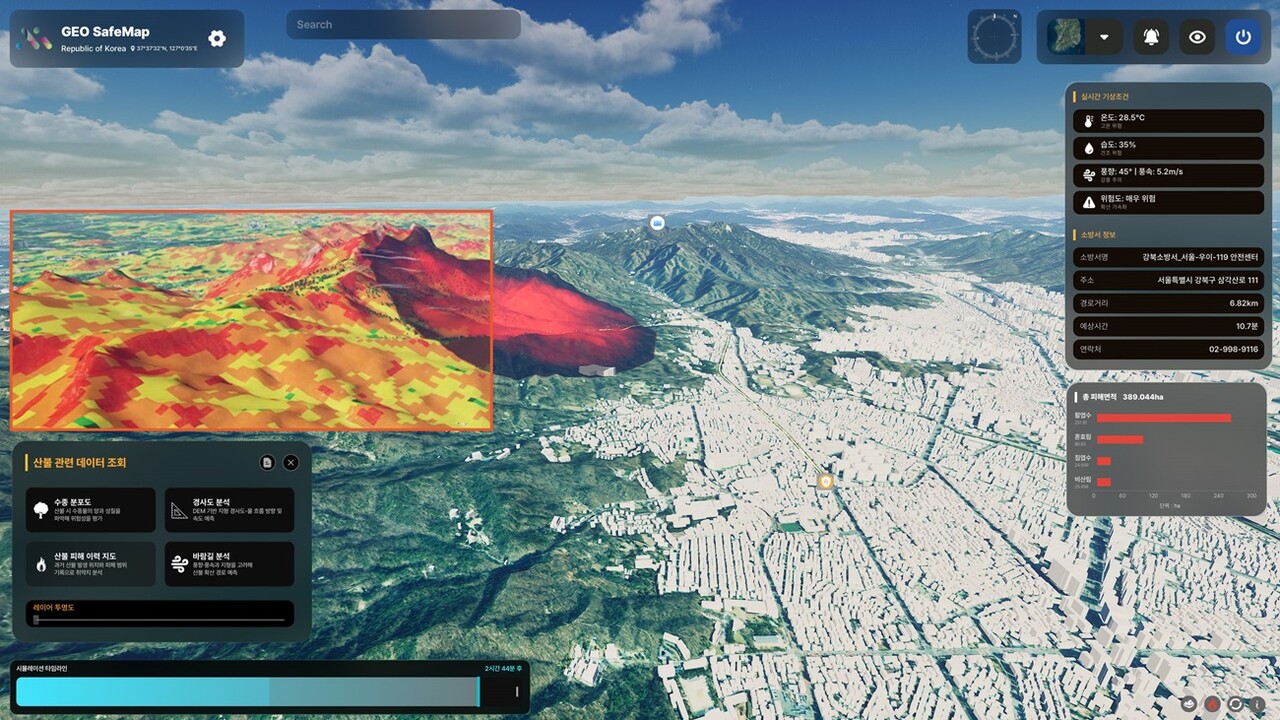
Task: Click the wildfire slope analysis inset map
Action: (x=251, y=320)
